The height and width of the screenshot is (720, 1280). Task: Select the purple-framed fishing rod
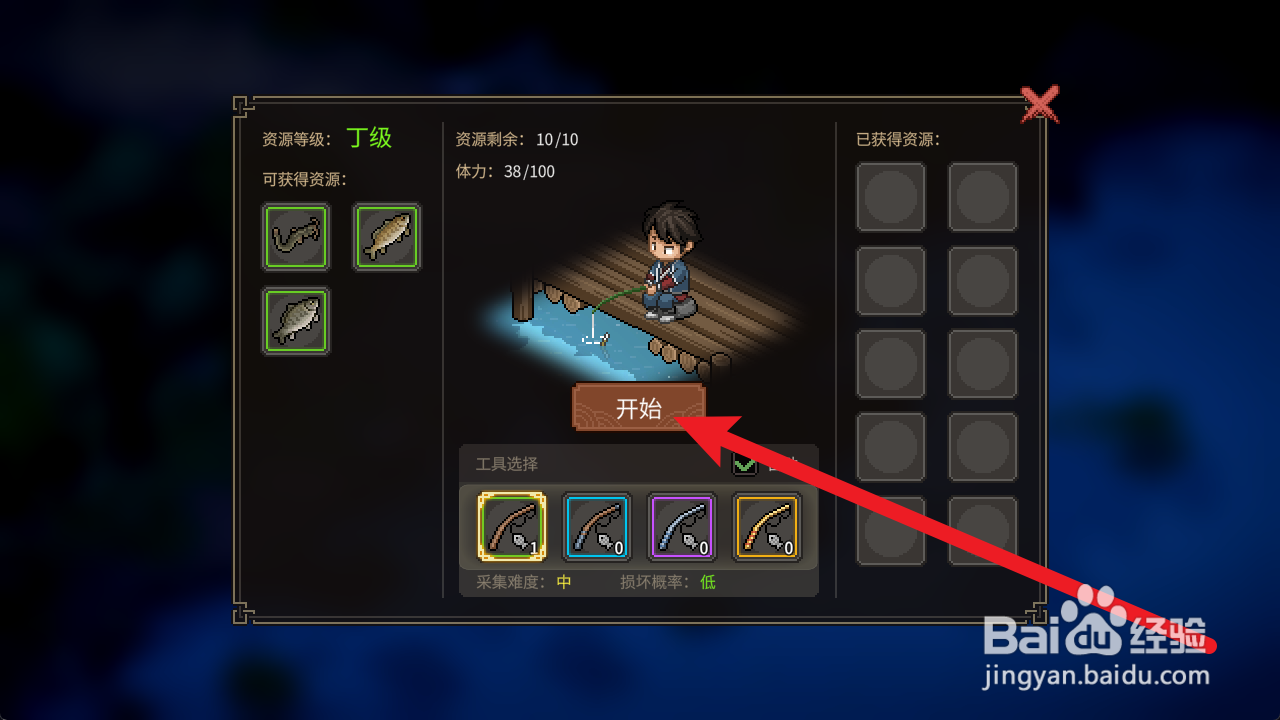click(x=682, y=527)
